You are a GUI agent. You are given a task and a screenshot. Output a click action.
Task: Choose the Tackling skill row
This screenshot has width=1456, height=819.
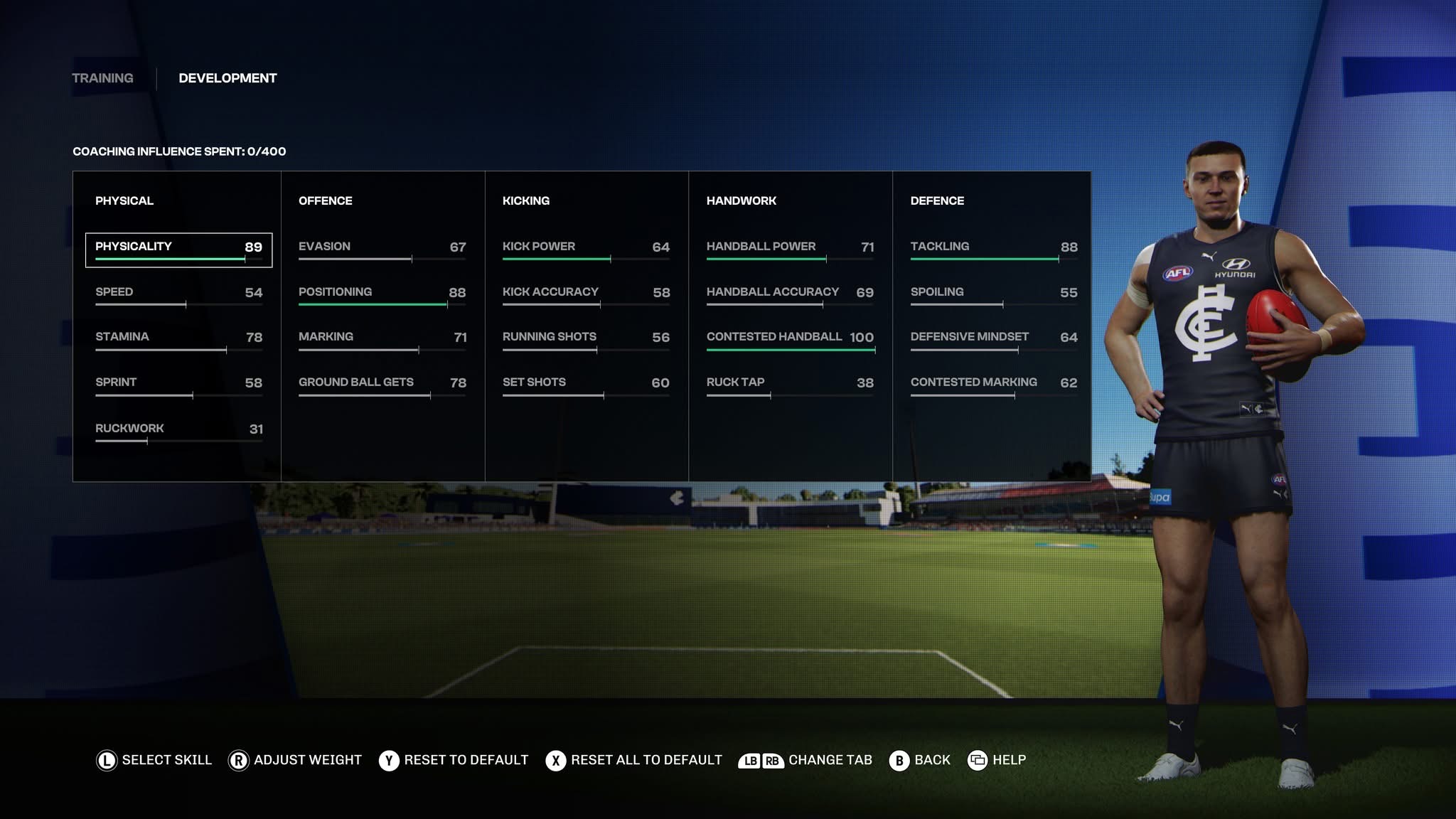click(x=994, y=249)
